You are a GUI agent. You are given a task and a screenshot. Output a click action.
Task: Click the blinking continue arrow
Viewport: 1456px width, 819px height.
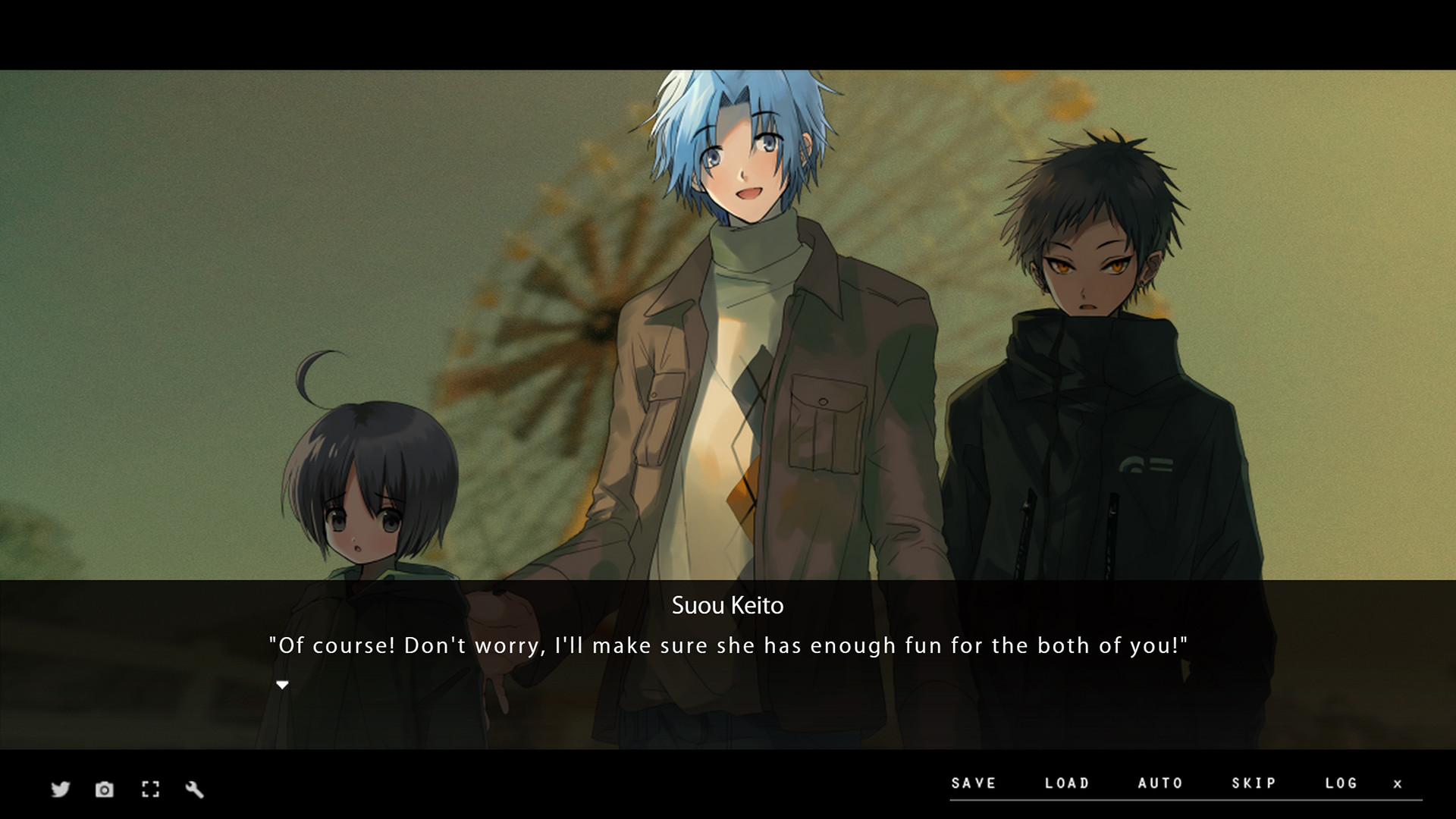282,684
